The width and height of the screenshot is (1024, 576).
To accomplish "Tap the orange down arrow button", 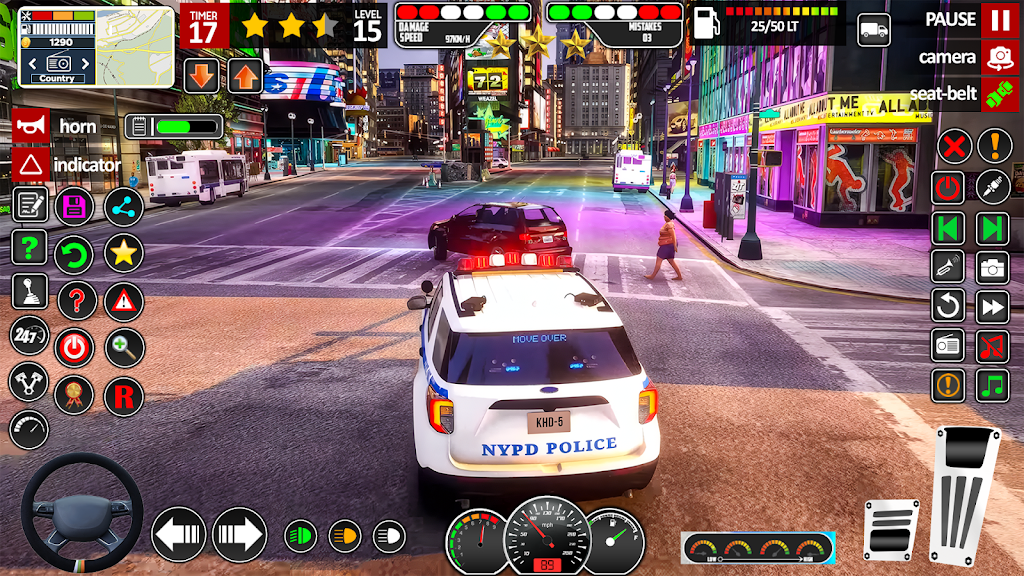I will click(201, 75).
